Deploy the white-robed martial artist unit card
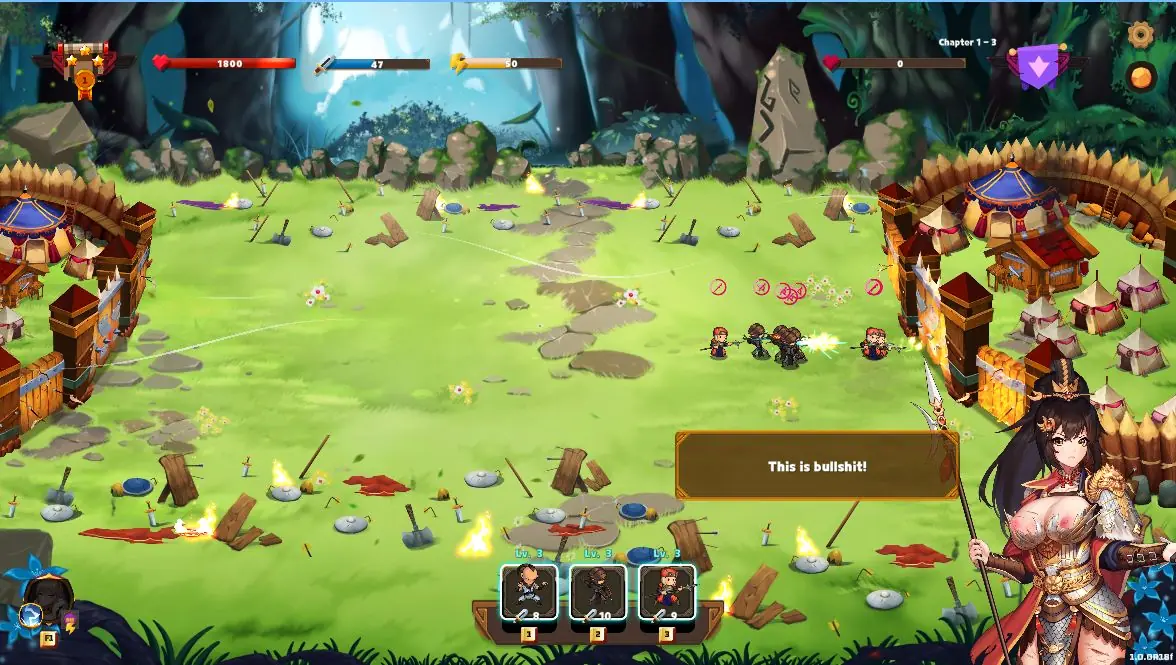 [x=529, y=593]
